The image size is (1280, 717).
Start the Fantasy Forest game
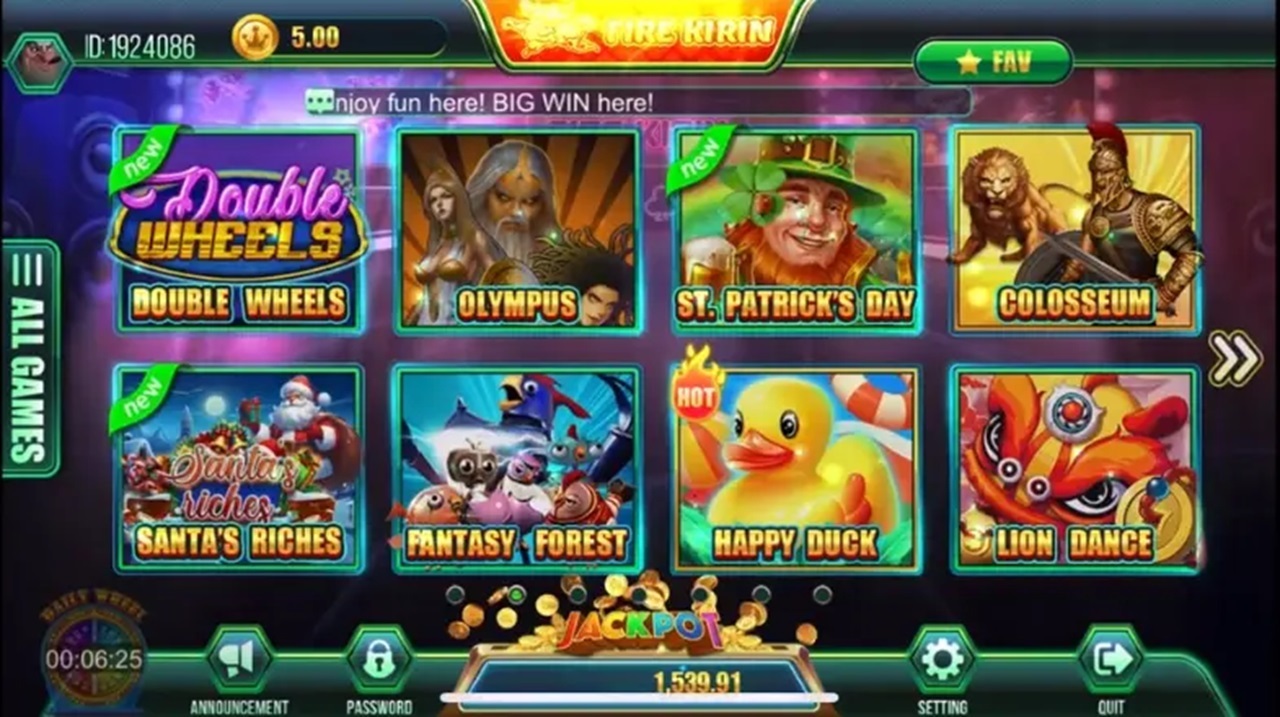point(517,468)
